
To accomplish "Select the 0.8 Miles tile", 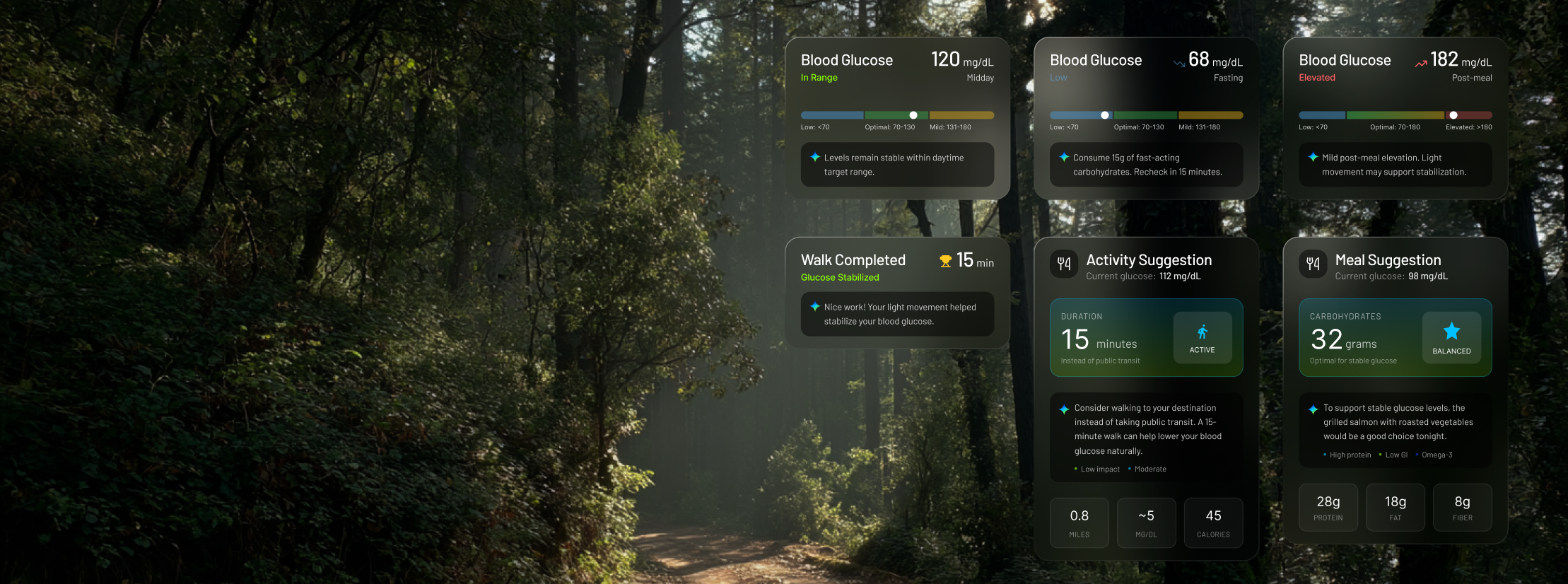I will [x=1079, y=522].
